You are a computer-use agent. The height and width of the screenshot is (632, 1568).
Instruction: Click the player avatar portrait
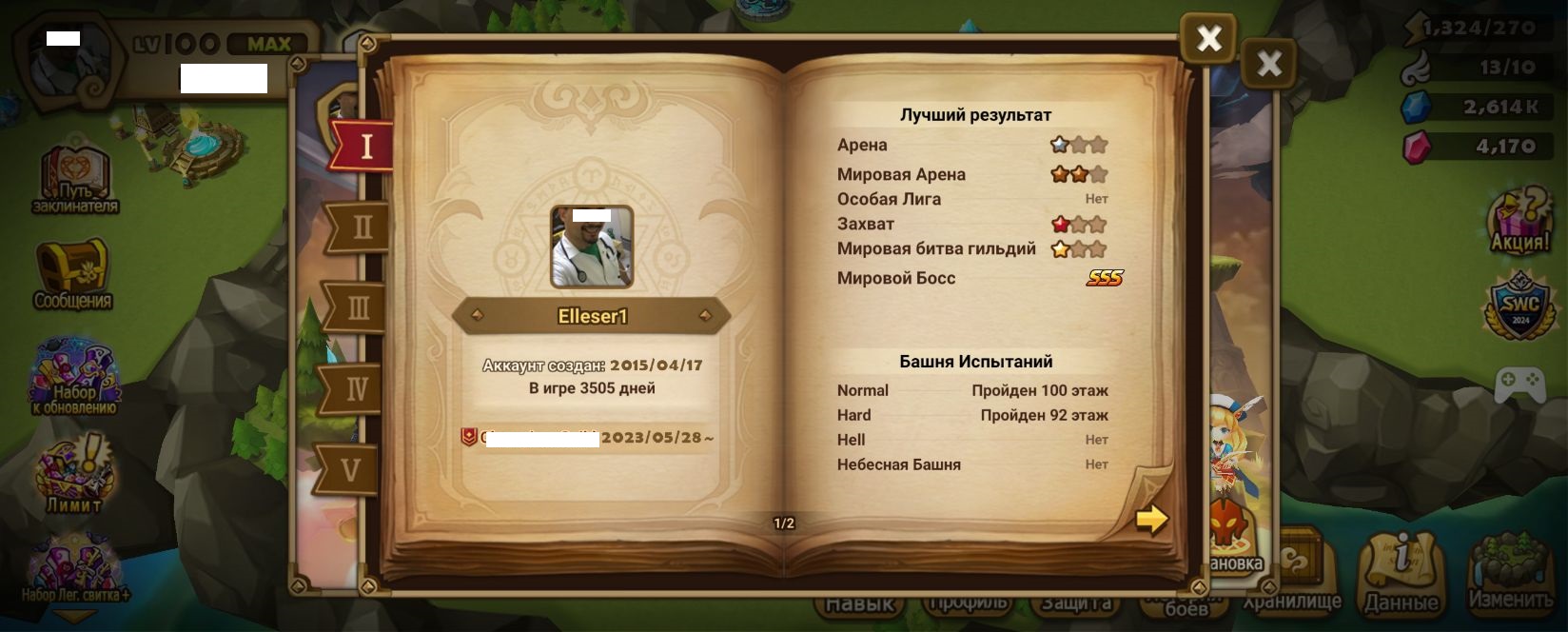[592, 247]
